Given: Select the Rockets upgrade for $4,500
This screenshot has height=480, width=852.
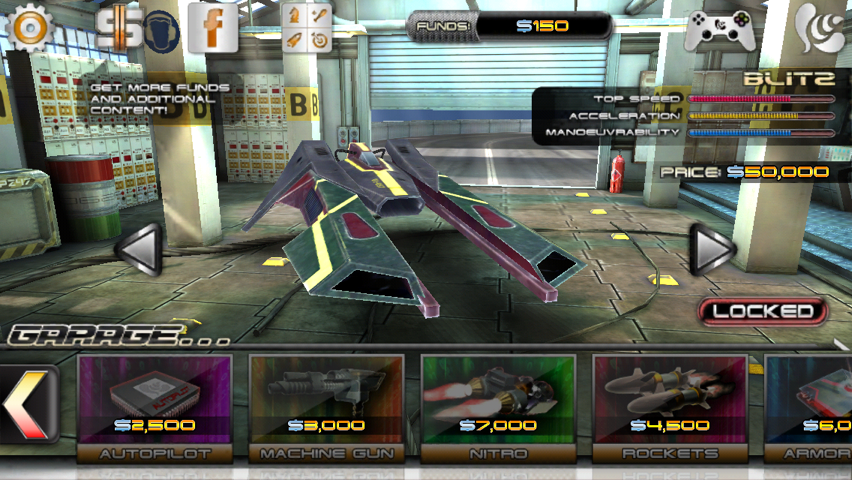Looking at the screenshot, I should (670, 405).
